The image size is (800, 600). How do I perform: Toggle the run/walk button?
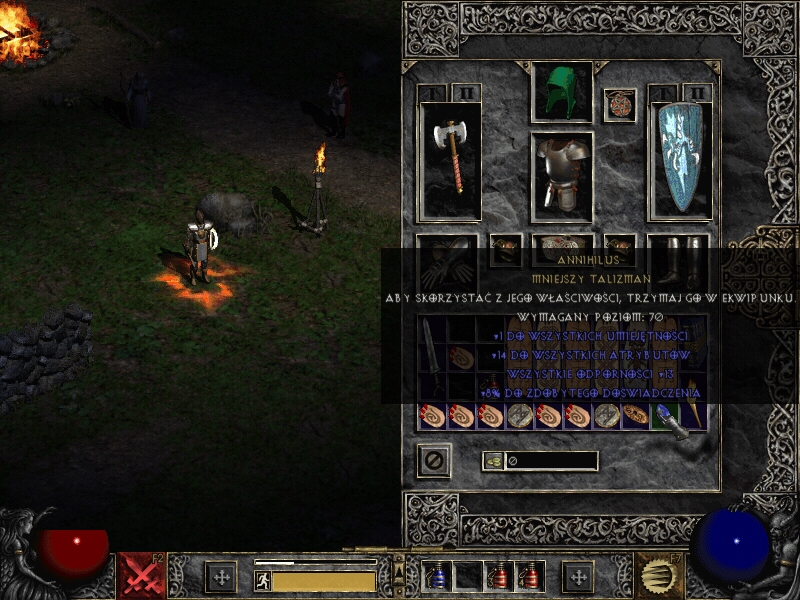click(x=262, y=578)
